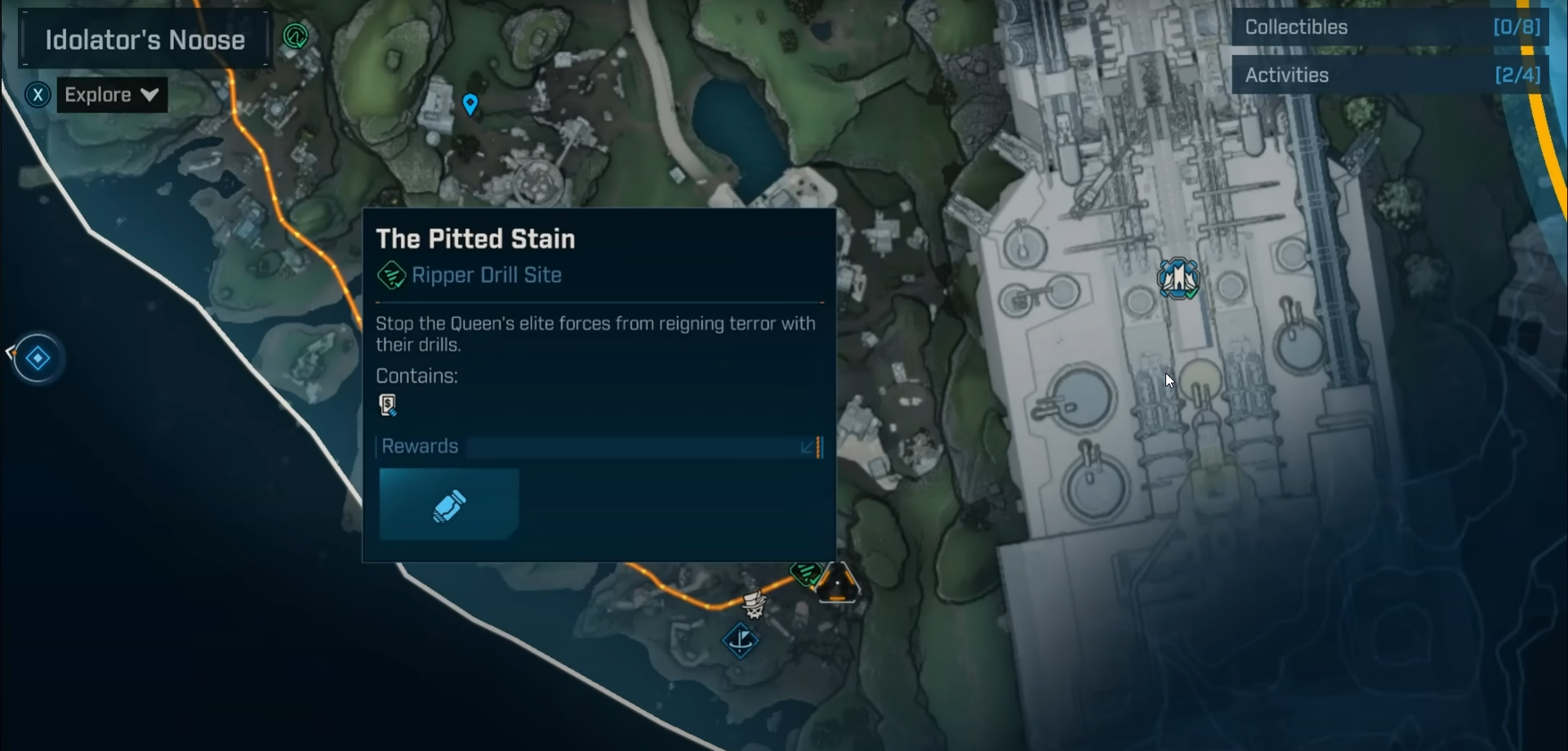Click the icon under Contains
The image size is (1568, 751).
(x=388, y=405)
